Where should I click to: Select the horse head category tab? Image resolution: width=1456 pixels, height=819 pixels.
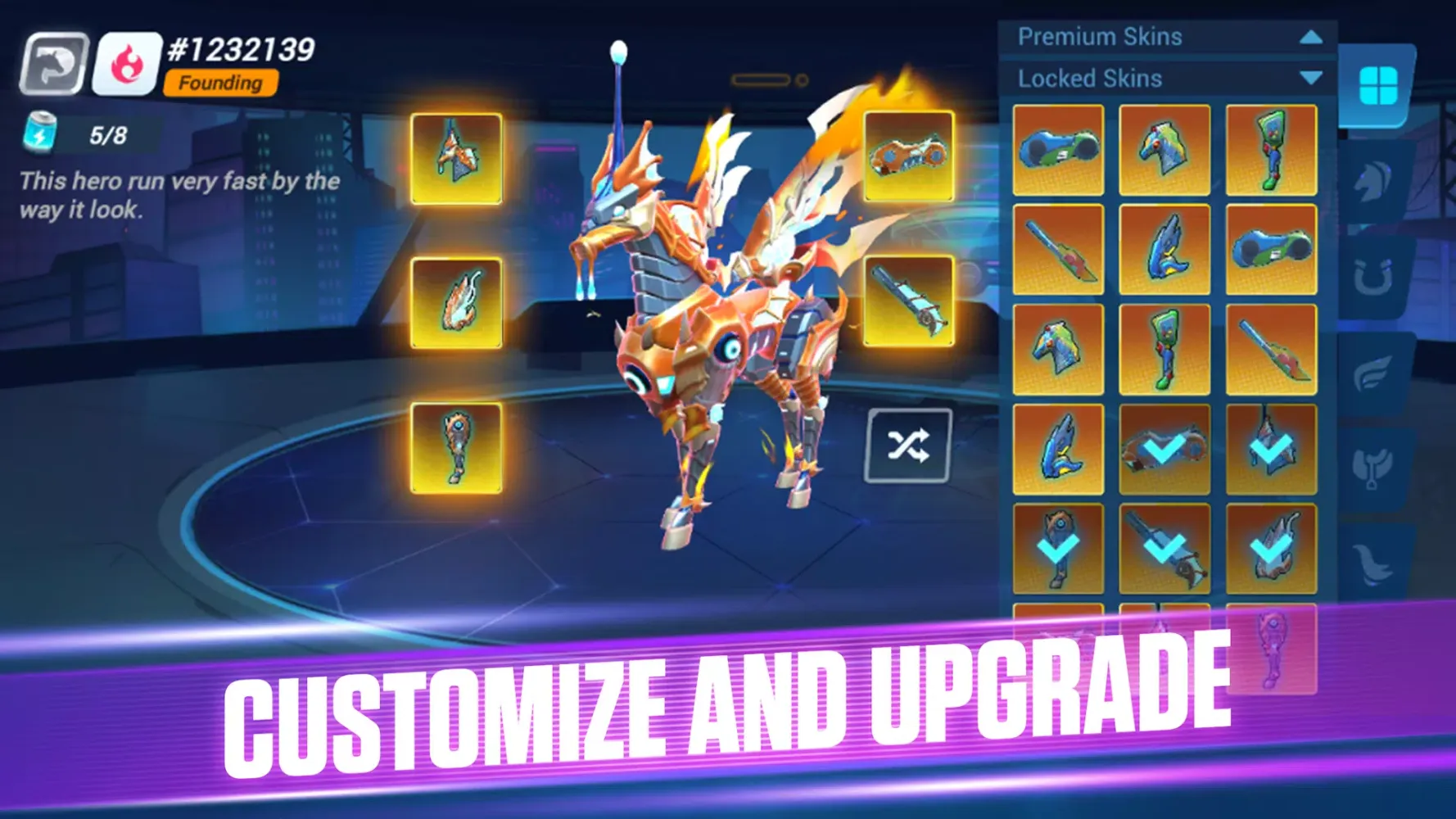click(x=1371, y=182)
